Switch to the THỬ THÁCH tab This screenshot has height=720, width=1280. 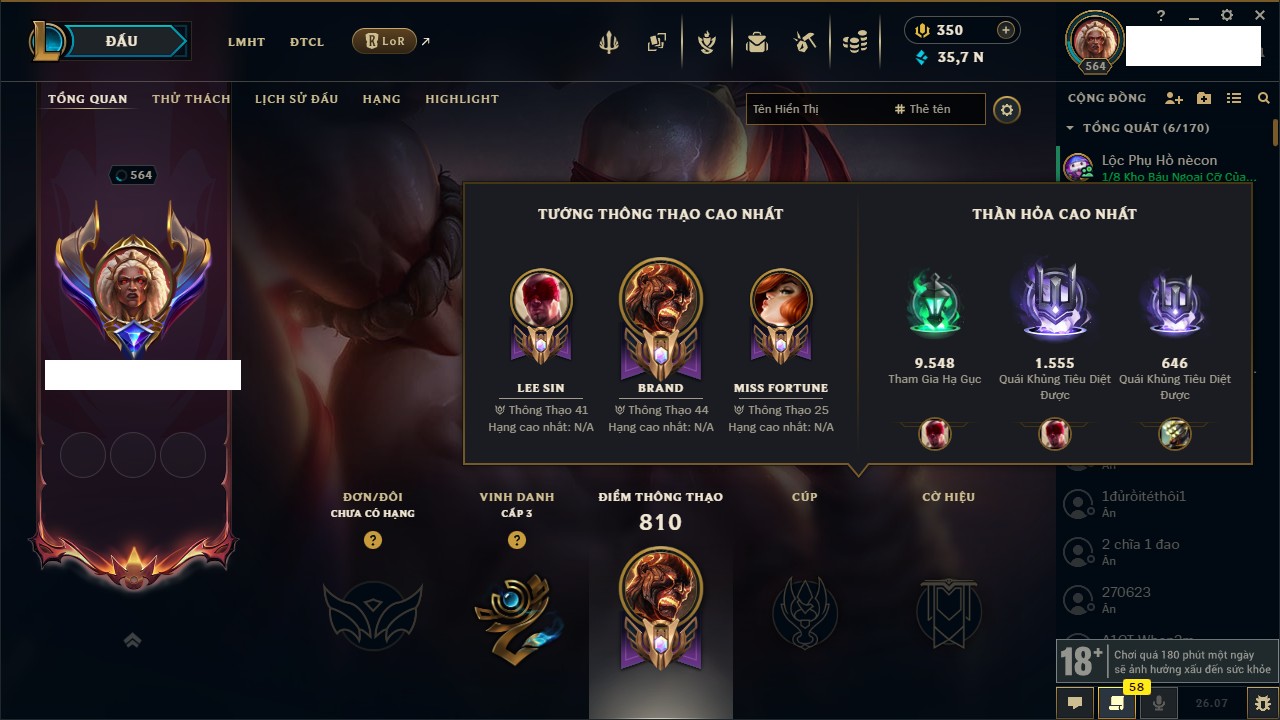click(191, 99)
